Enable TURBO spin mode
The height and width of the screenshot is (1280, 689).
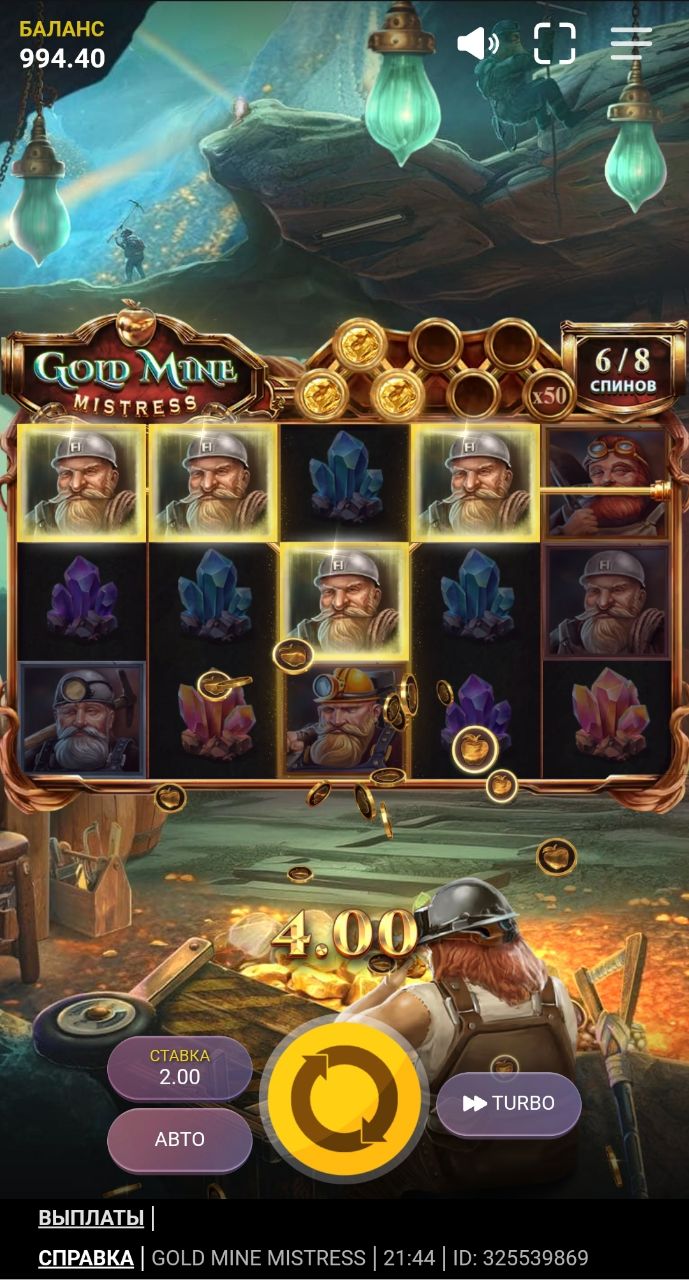[508, 1103]
